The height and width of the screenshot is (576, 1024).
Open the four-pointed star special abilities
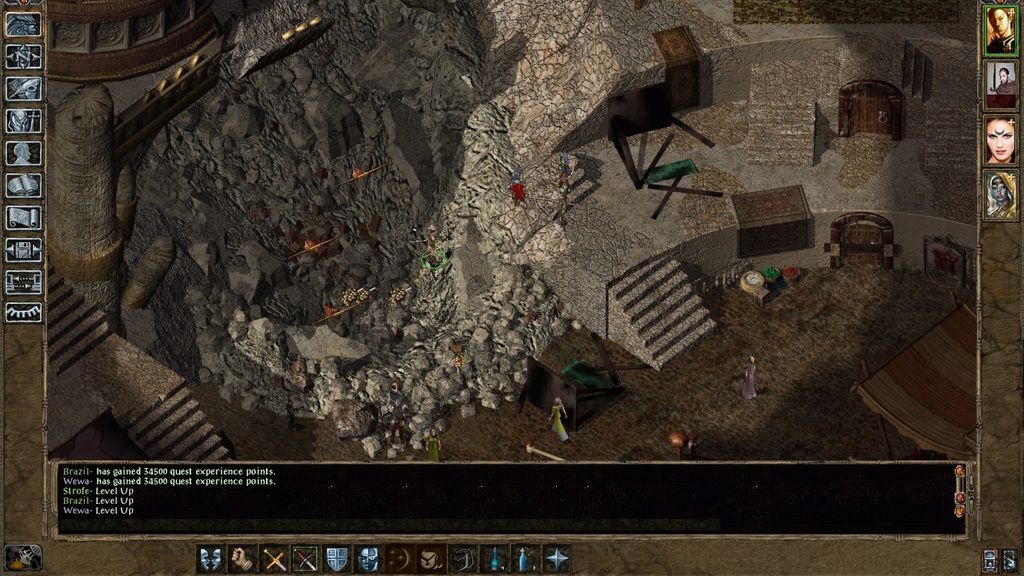pyautogui.click(x=557, y=559)
